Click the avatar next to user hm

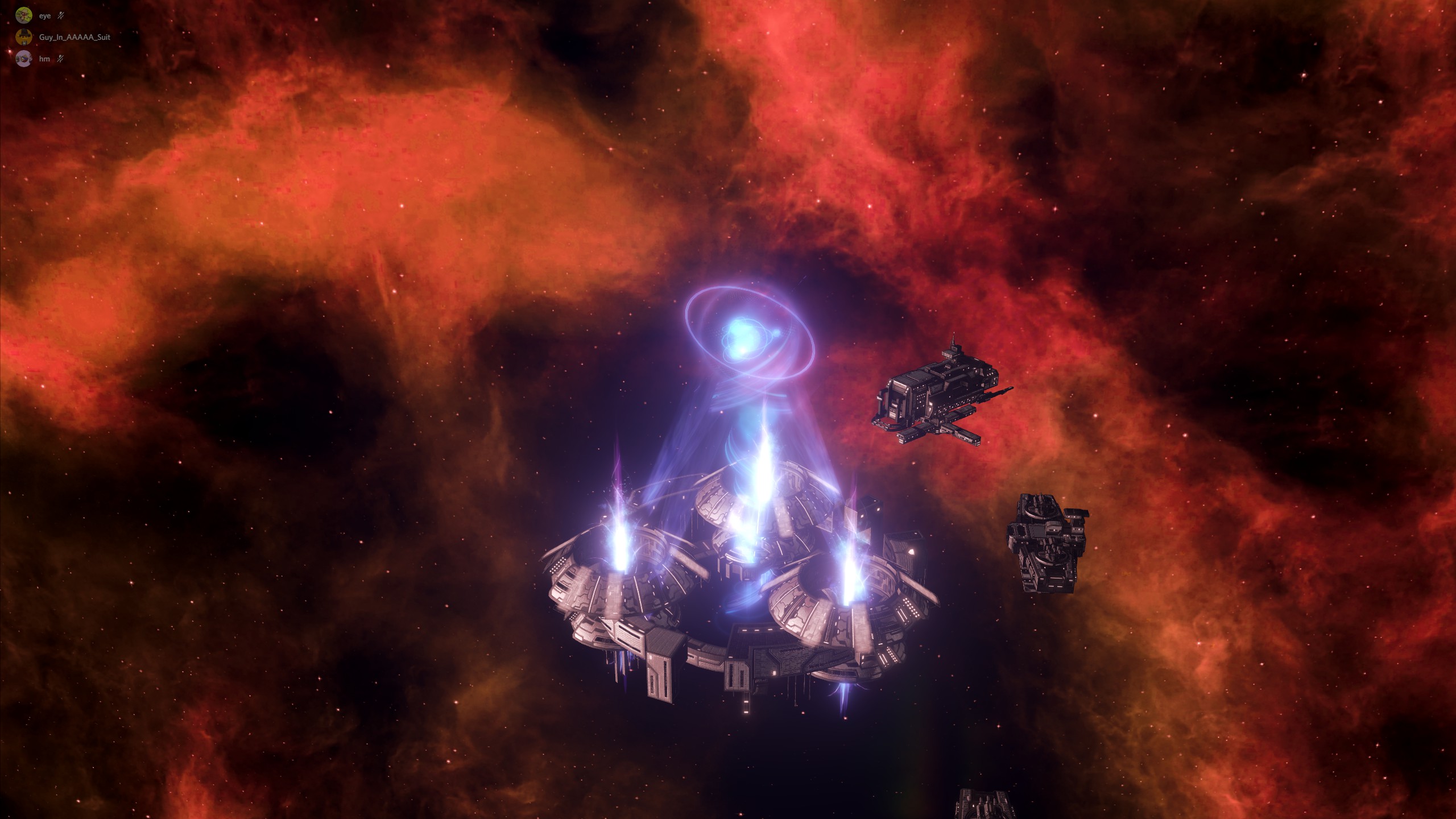pyautogui.click(x=24, y=59)
